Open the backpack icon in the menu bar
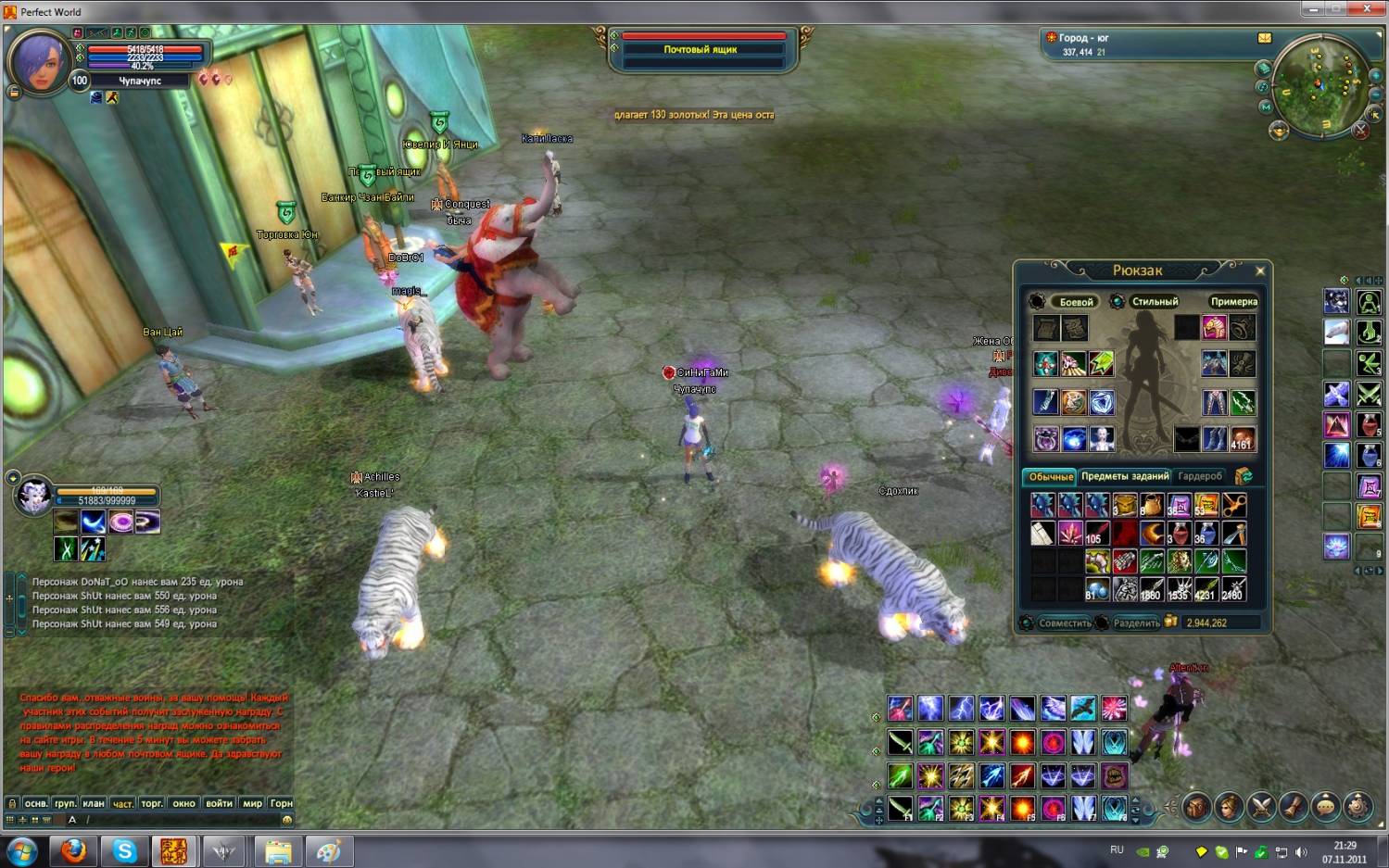The width and height of the screenshot is (1389, 868). pos(1196,807)
